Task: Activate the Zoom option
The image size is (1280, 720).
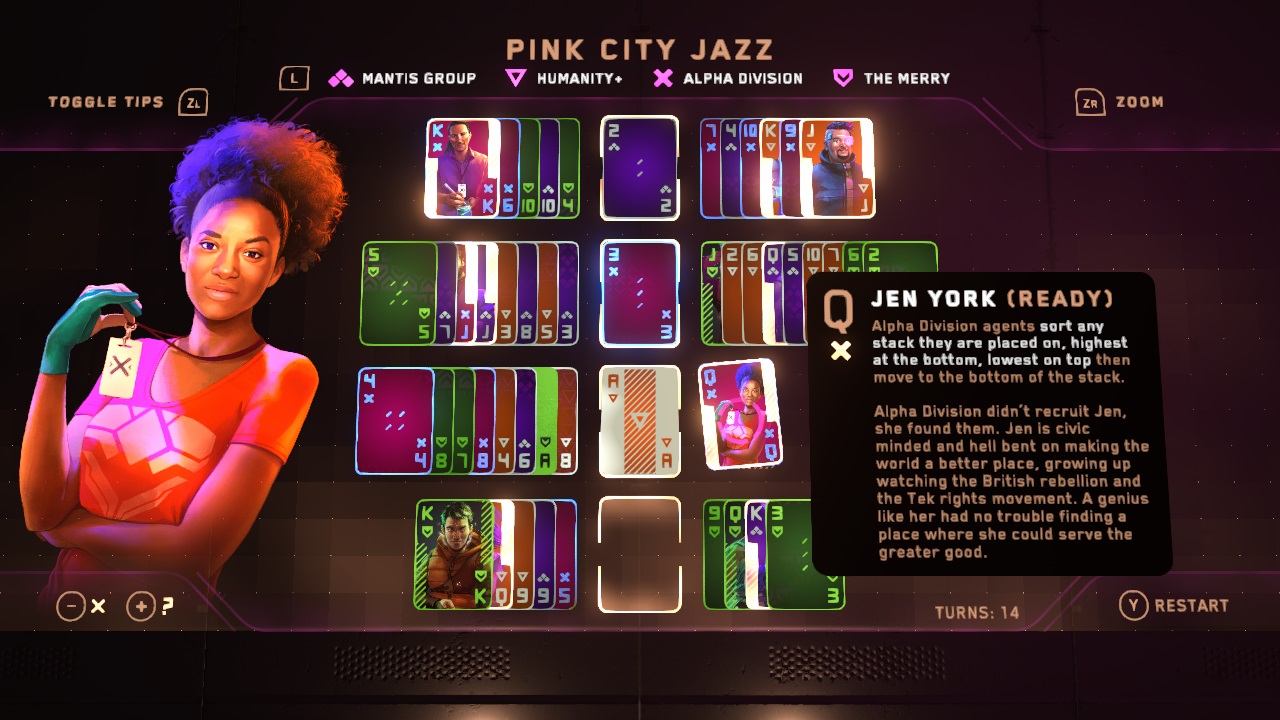Action: tap(1120, 102)
